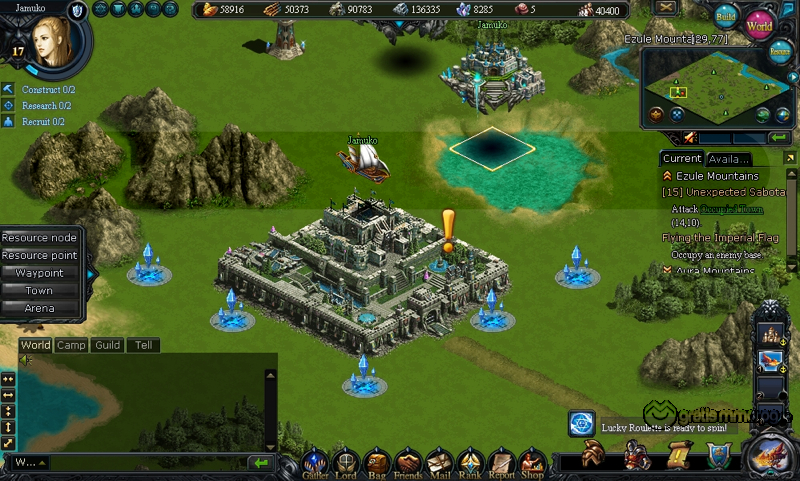Go to Town via side menu
Image resolution: width=800 pixels, height=481 pixels.
[x=39, y=290]
